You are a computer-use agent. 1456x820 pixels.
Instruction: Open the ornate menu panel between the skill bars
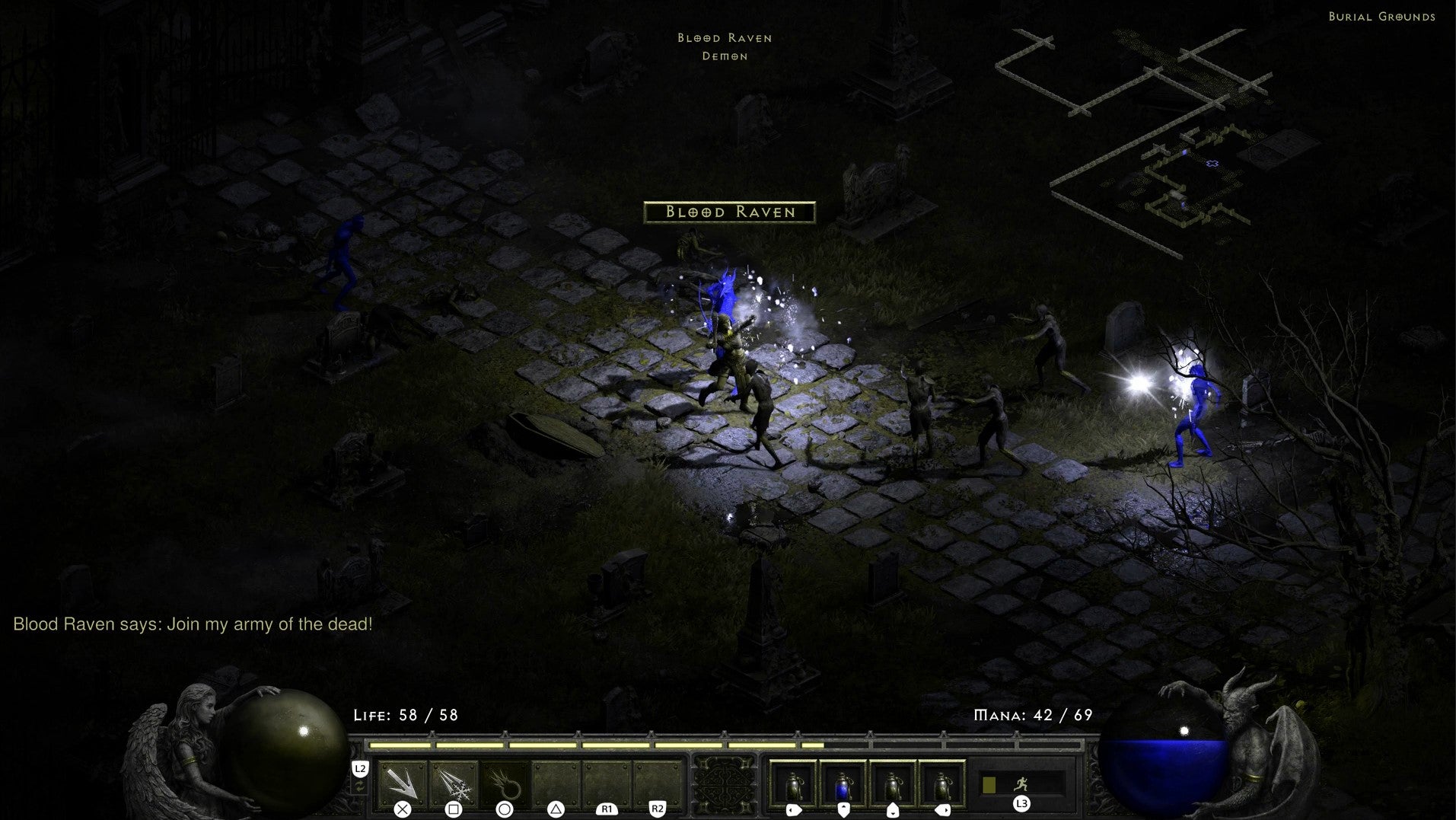pos(727,784)
